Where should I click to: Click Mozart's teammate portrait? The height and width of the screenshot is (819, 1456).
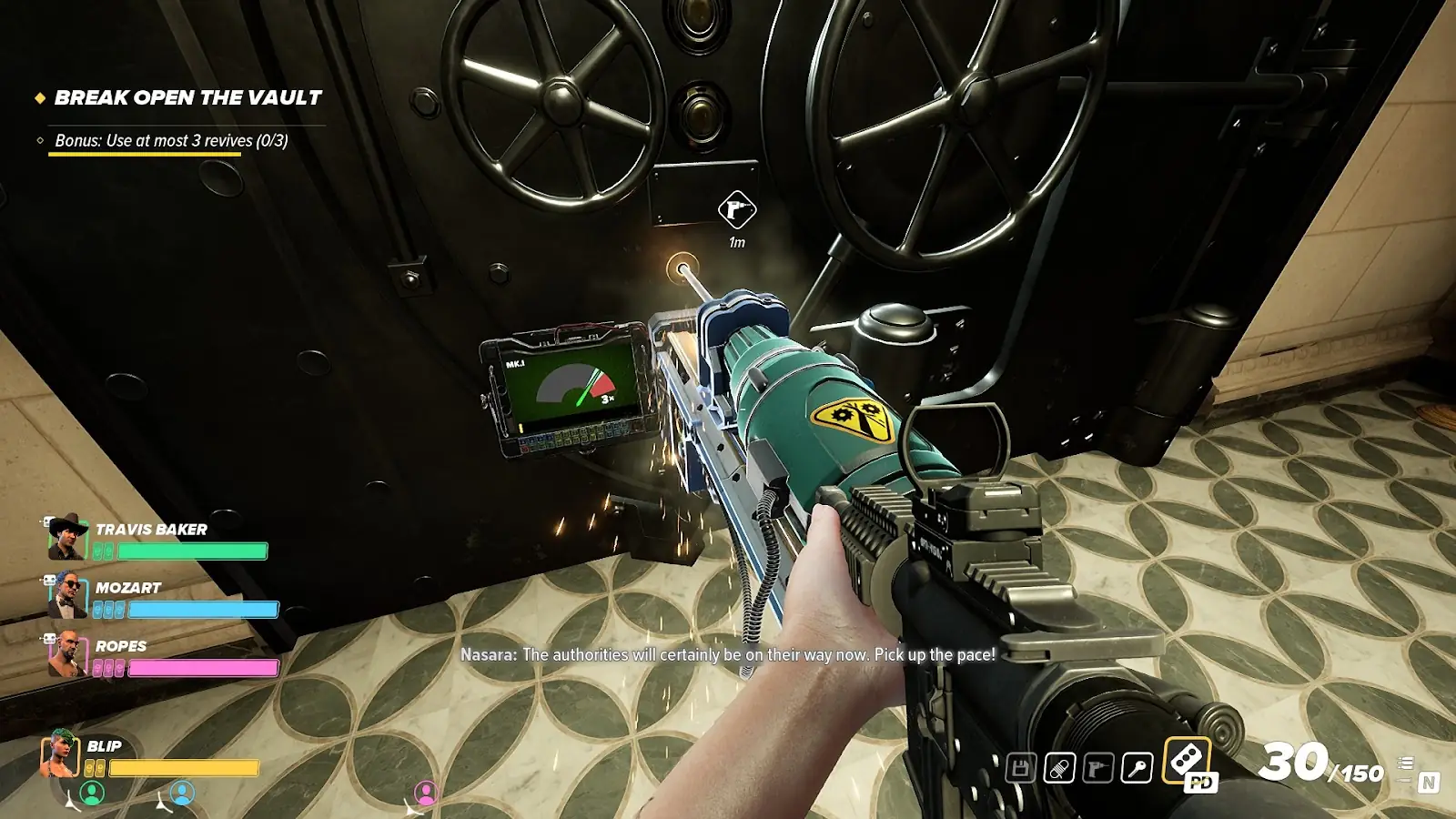pos(67,595)
